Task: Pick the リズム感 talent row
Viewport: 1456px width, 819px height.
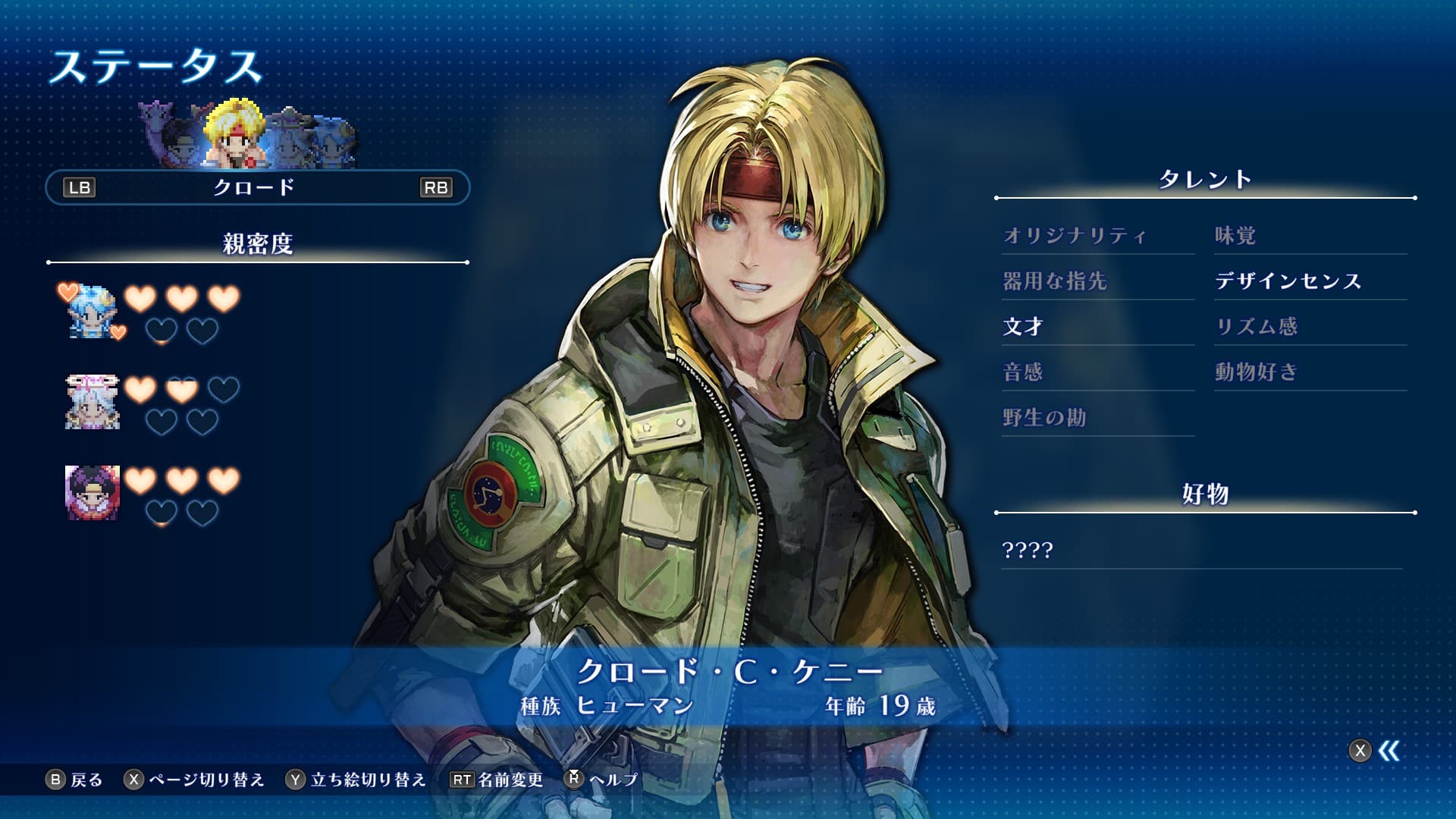Action: click(1257, 327)
